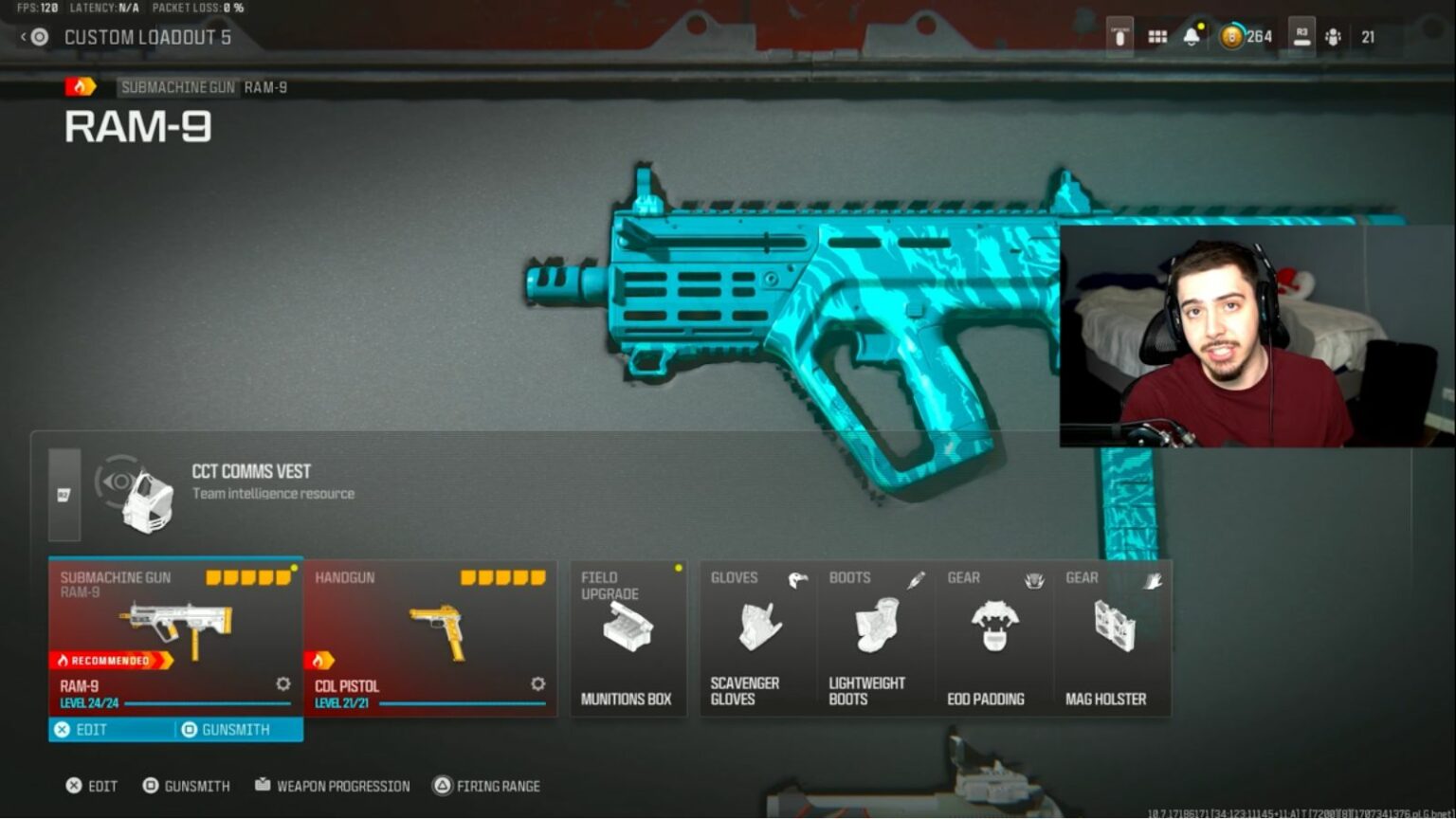Screen dimensions: 1456x819
Task: Click the COD Points coin icon
Action: (1229, 36)
